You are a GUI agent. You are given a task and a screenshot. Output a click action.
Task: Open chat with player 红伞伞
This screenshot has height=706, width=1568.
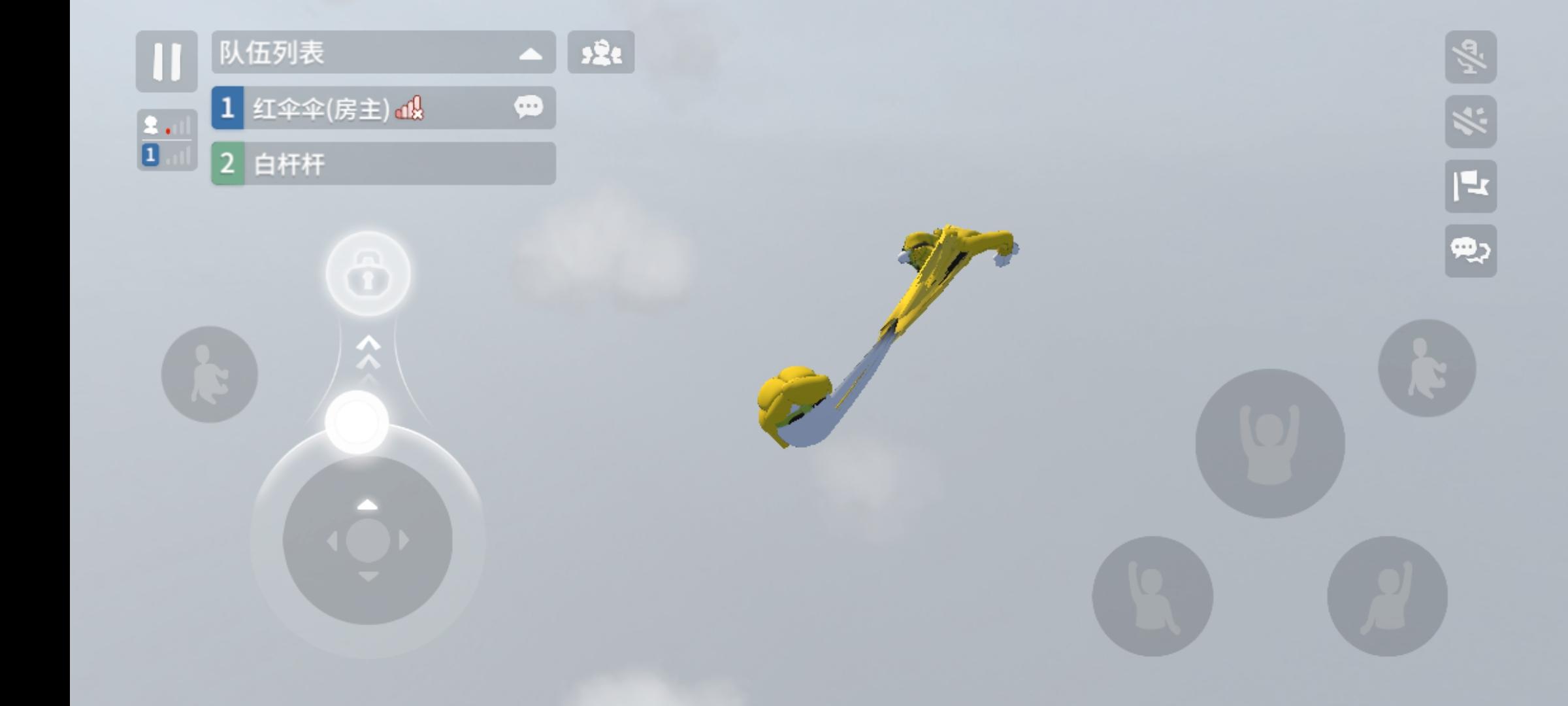[x=529, y=107]
